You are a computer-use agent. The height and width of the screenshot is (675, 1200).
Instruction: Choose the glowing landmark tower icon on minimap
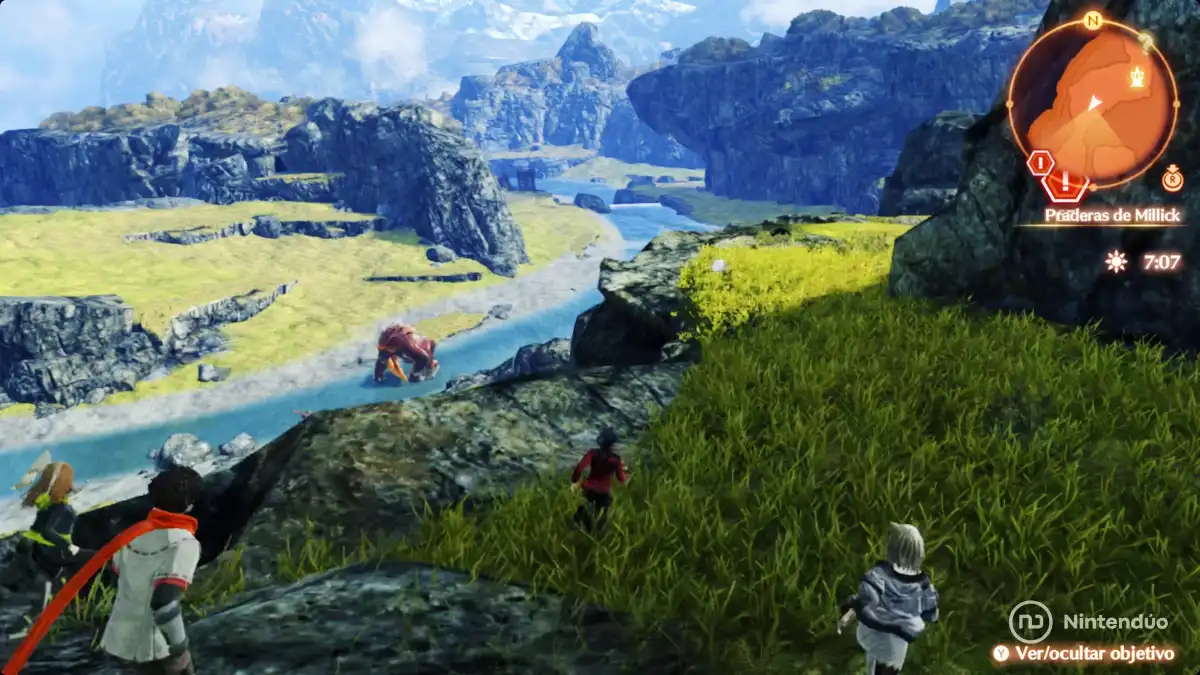point(1137,76)
